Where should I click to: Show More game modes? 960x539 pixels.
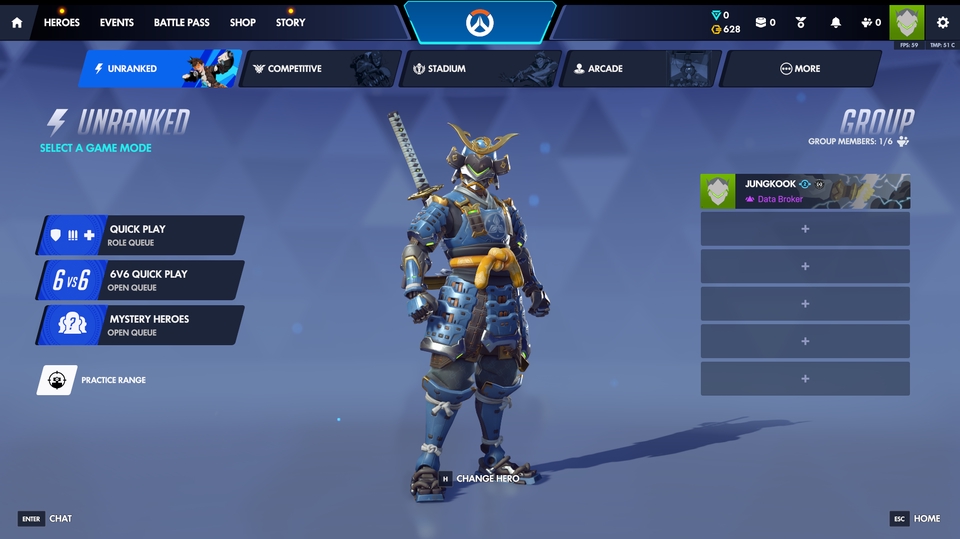[800, 69]
